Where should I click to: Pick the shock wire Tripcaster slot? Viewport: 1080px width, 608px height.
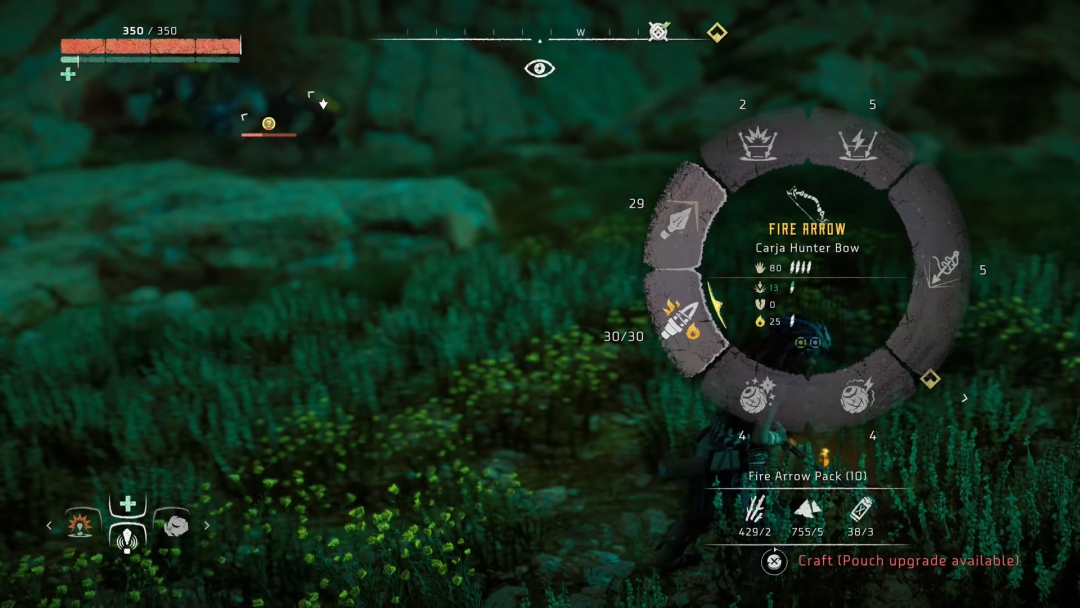(x=857, y=145)
